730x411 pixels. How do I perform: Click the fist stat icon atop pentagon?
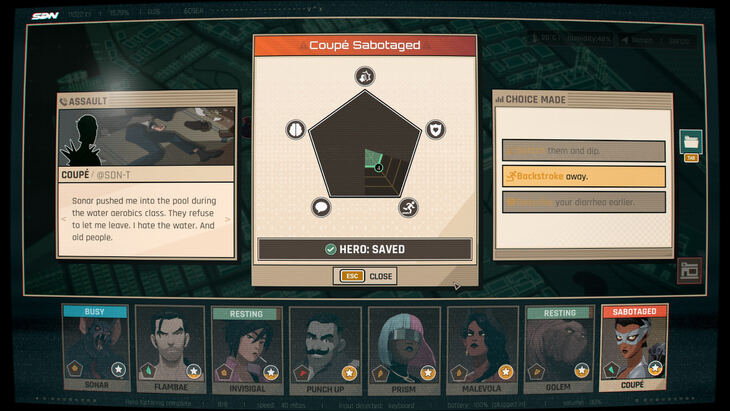click(x=365, y=76)
